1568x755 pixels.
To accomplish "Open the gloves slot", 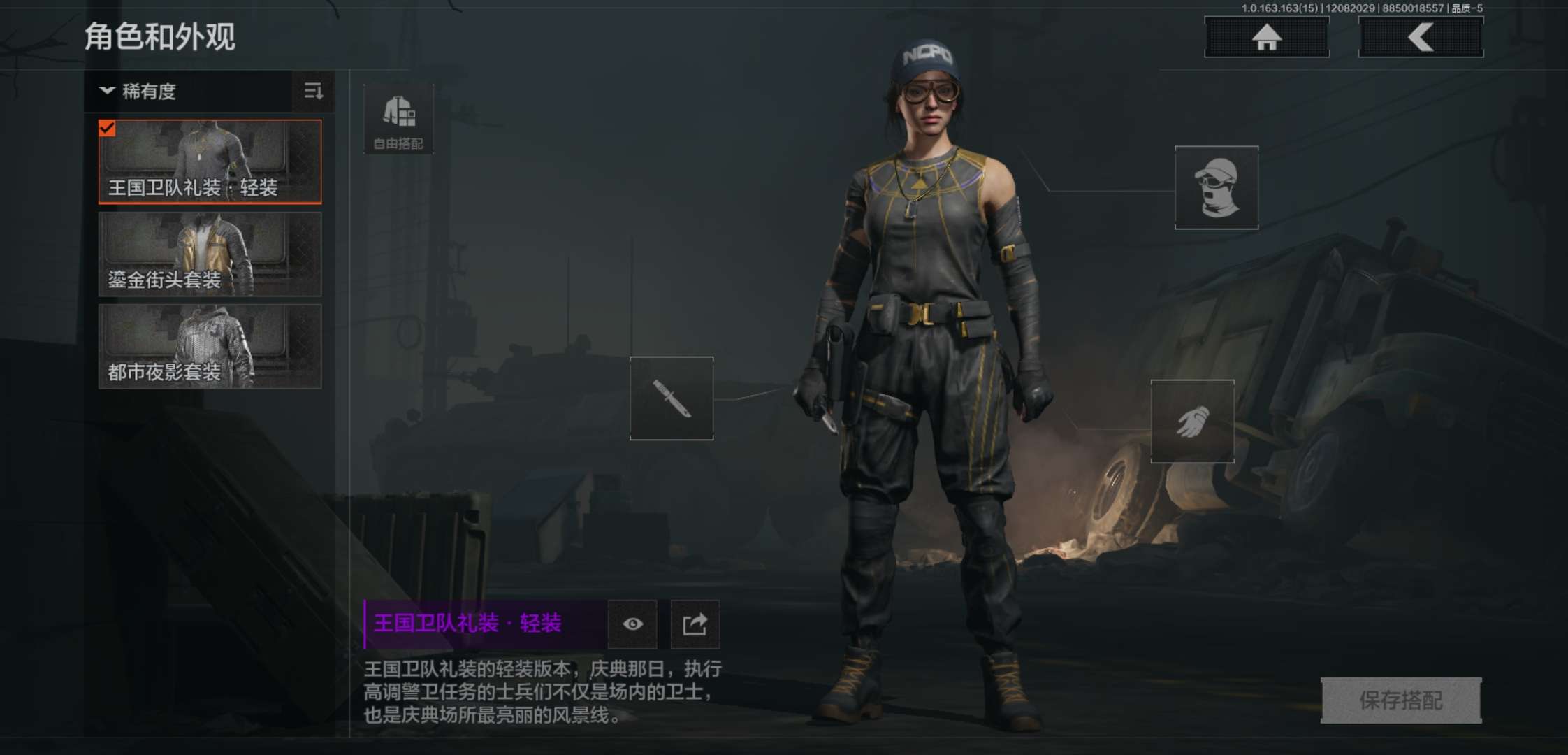I will [1192, 422].
